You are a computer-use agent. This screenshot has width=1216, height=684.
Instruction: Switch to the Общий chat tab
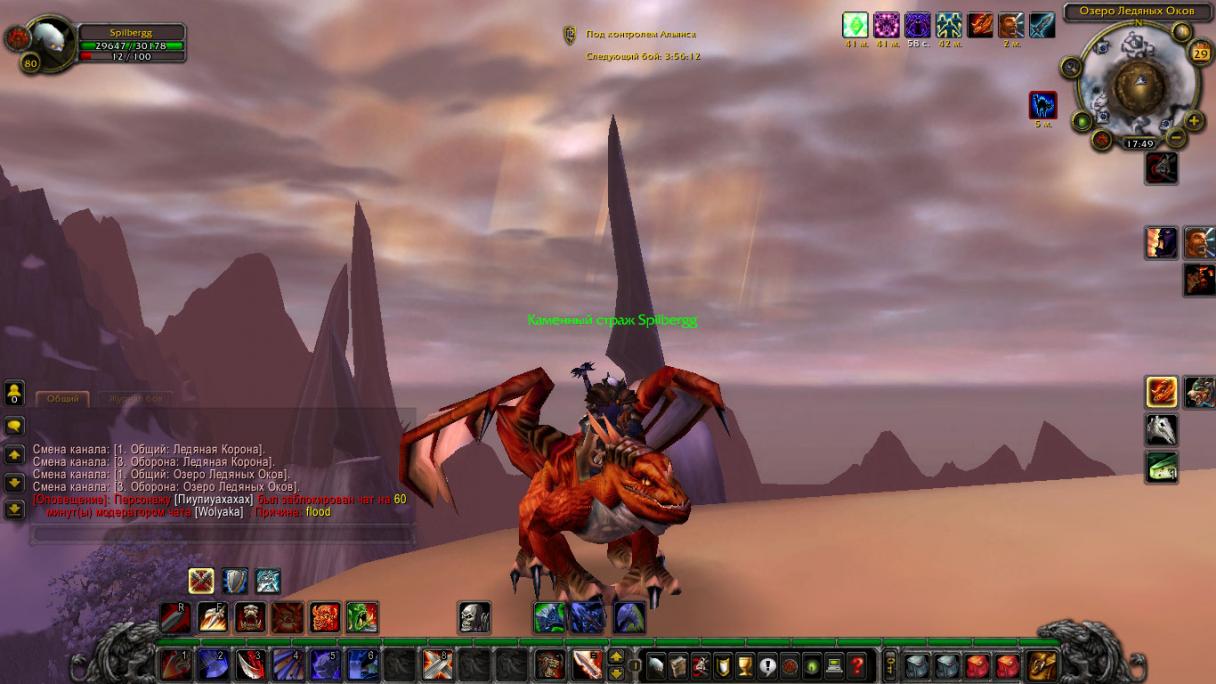point(63,398)
